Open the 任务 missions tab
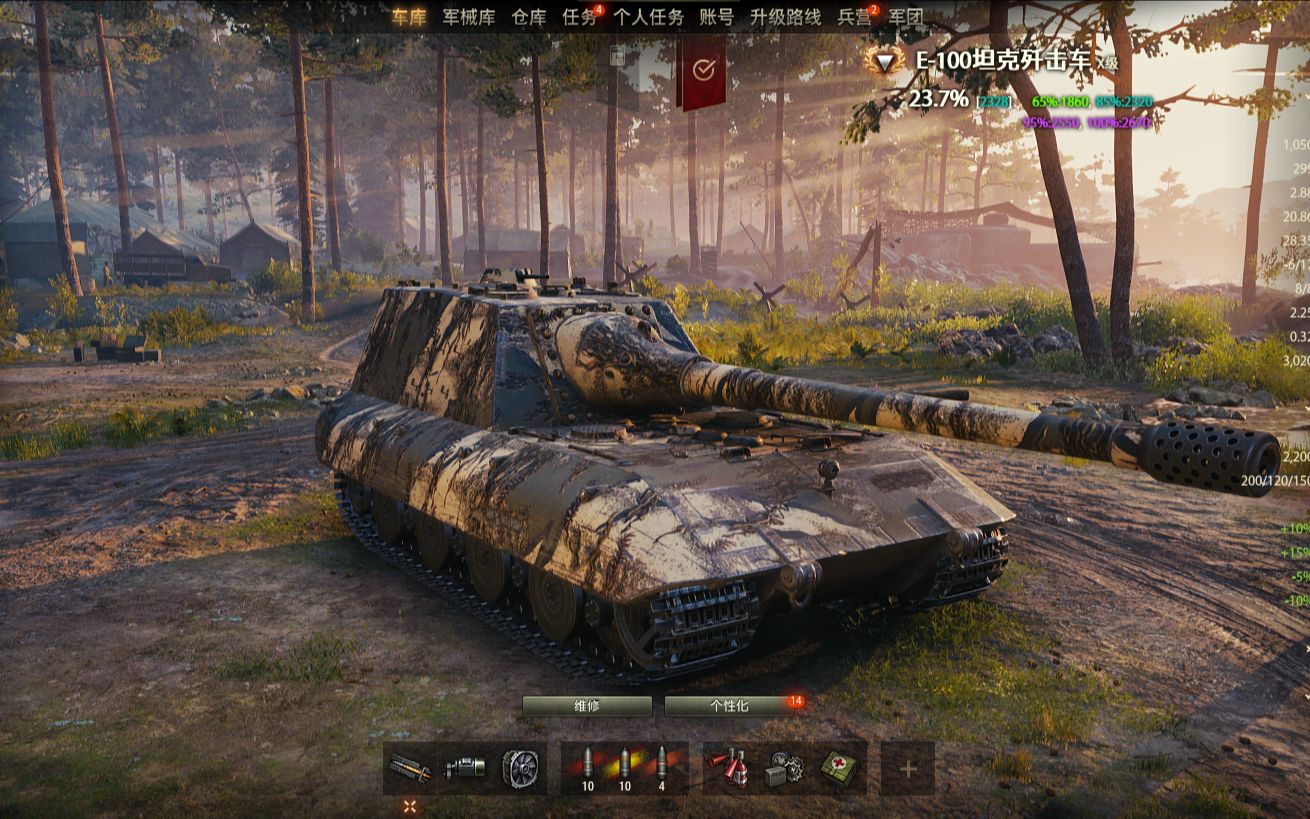 (x=580, y=17)
